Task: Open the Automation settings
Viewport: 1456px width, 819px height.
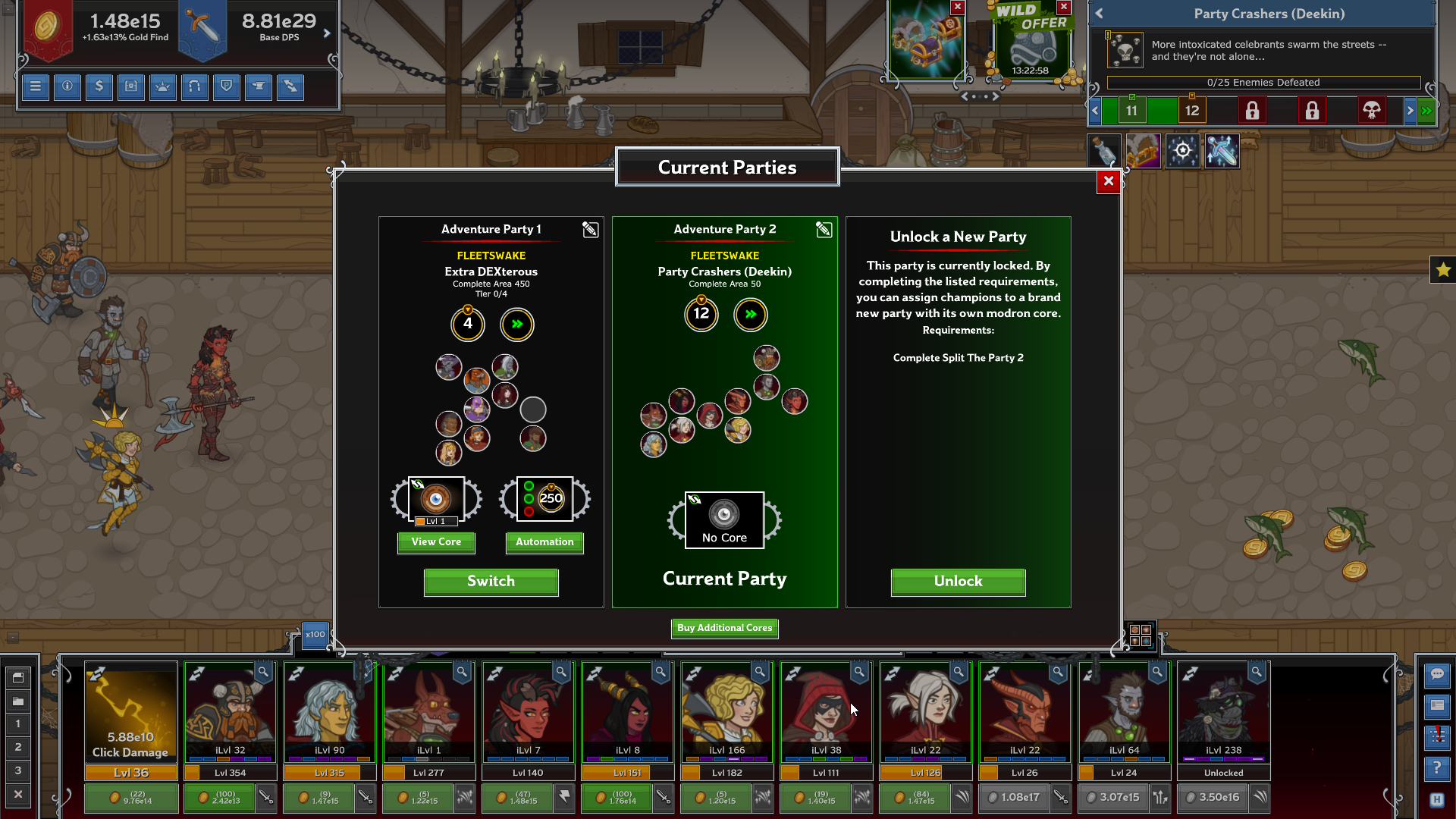Action: coord(544,542)
